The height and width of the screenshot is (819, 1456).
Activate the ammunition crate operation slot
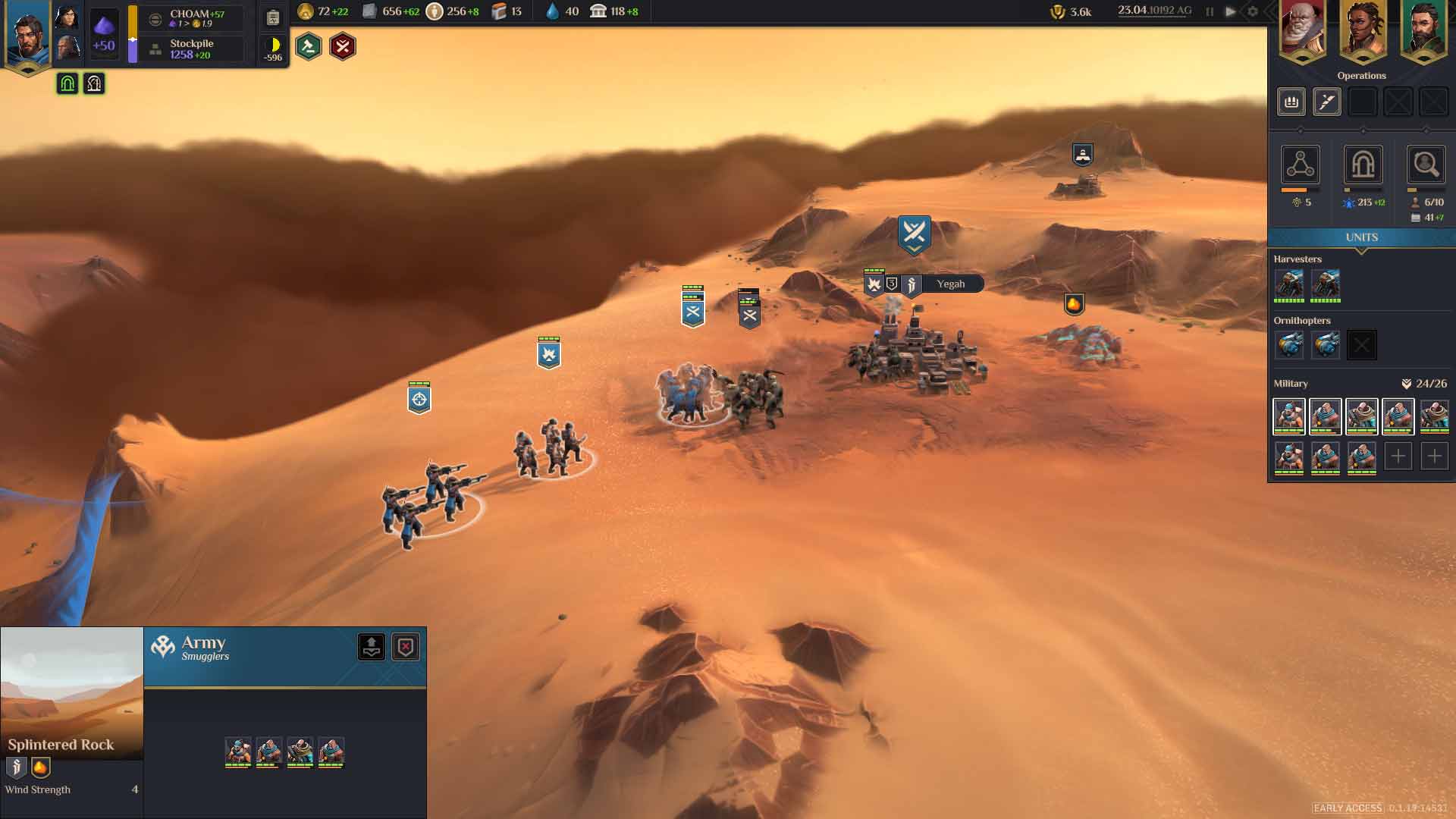click(x=1291, y=102)
